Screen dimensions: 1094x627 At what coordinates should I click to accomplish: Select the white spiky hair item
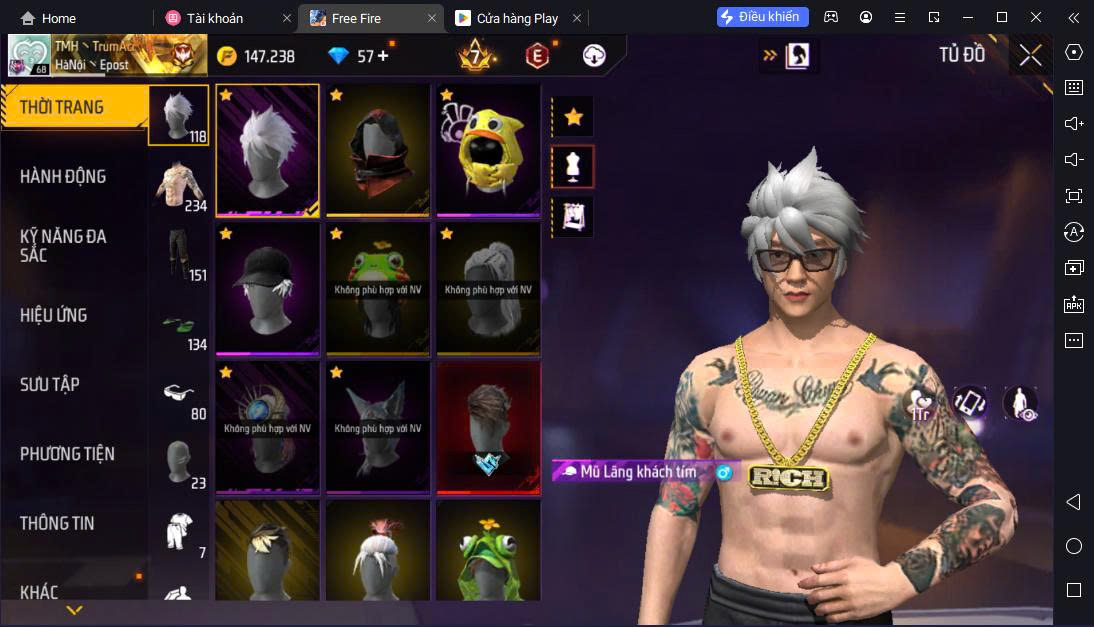[267, 150]
